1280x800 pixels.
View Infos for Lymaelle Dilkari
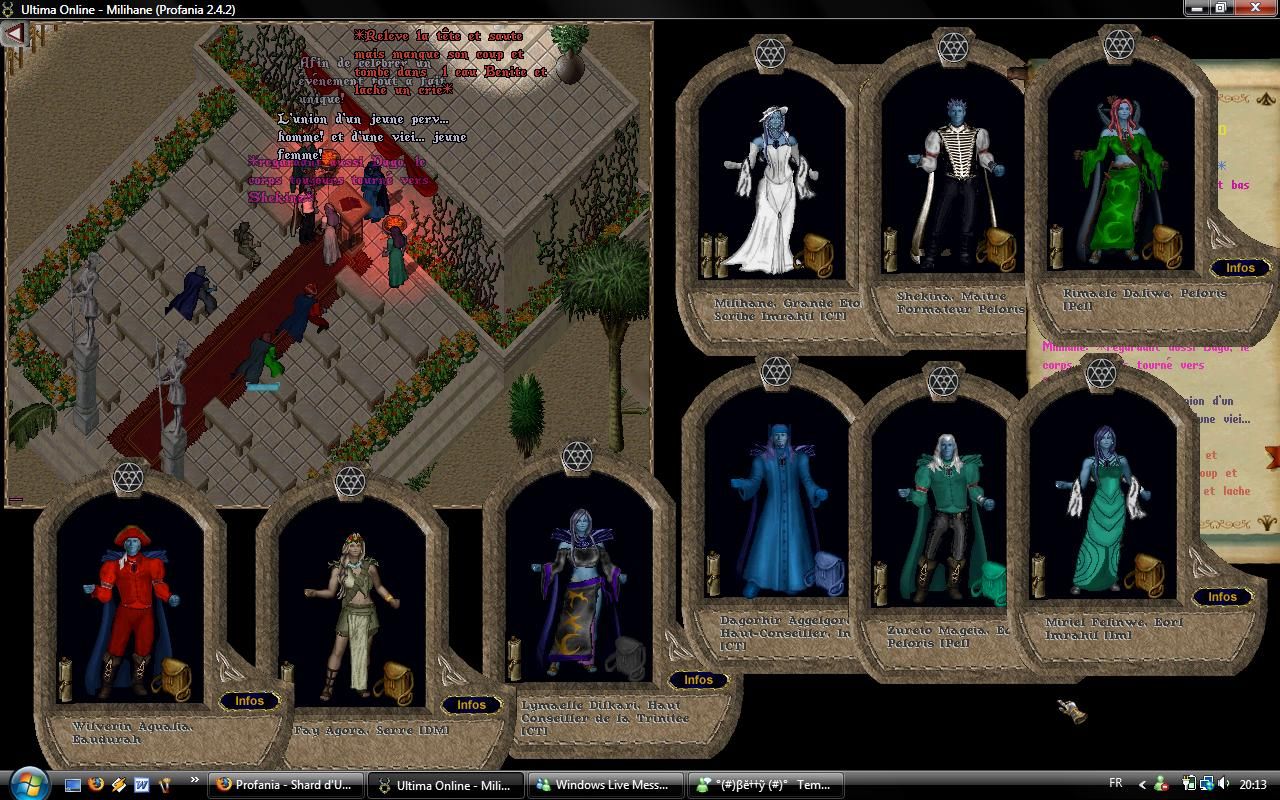(x=698, y=680)
